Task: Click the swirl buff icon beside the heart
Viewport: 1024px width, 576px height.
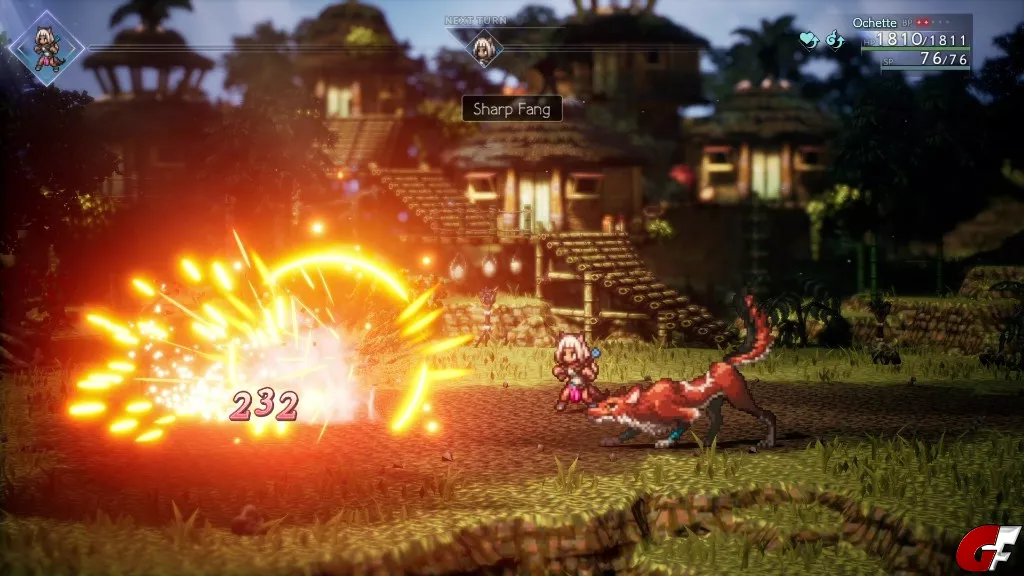Action: 834,40
